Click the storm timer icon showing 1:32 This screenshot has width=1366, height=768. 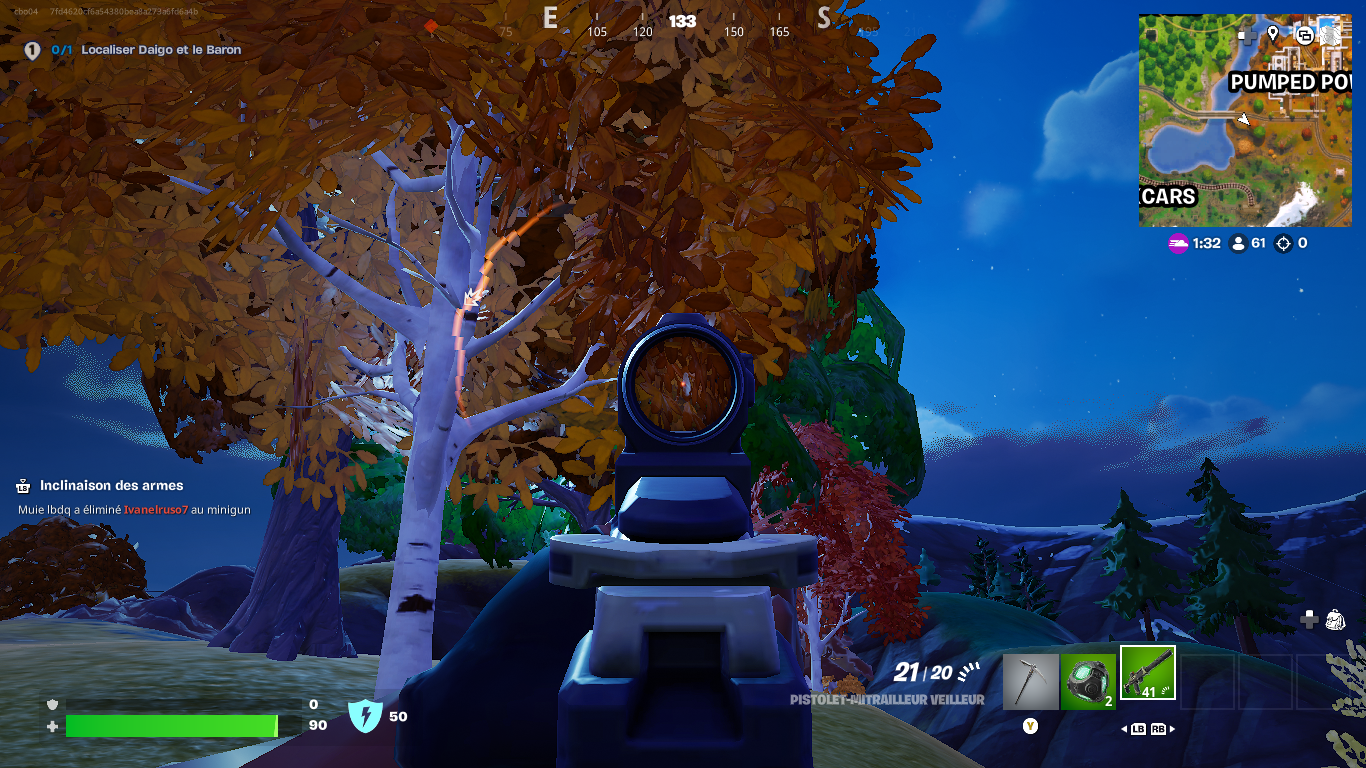(1180, 243)
